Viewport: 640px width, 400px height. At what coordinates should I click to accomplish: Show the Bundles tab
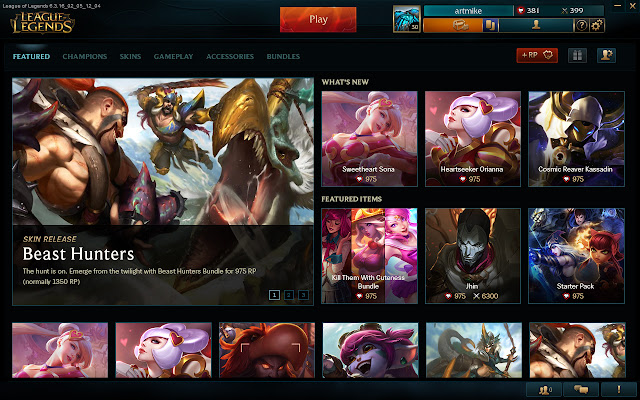283,57
